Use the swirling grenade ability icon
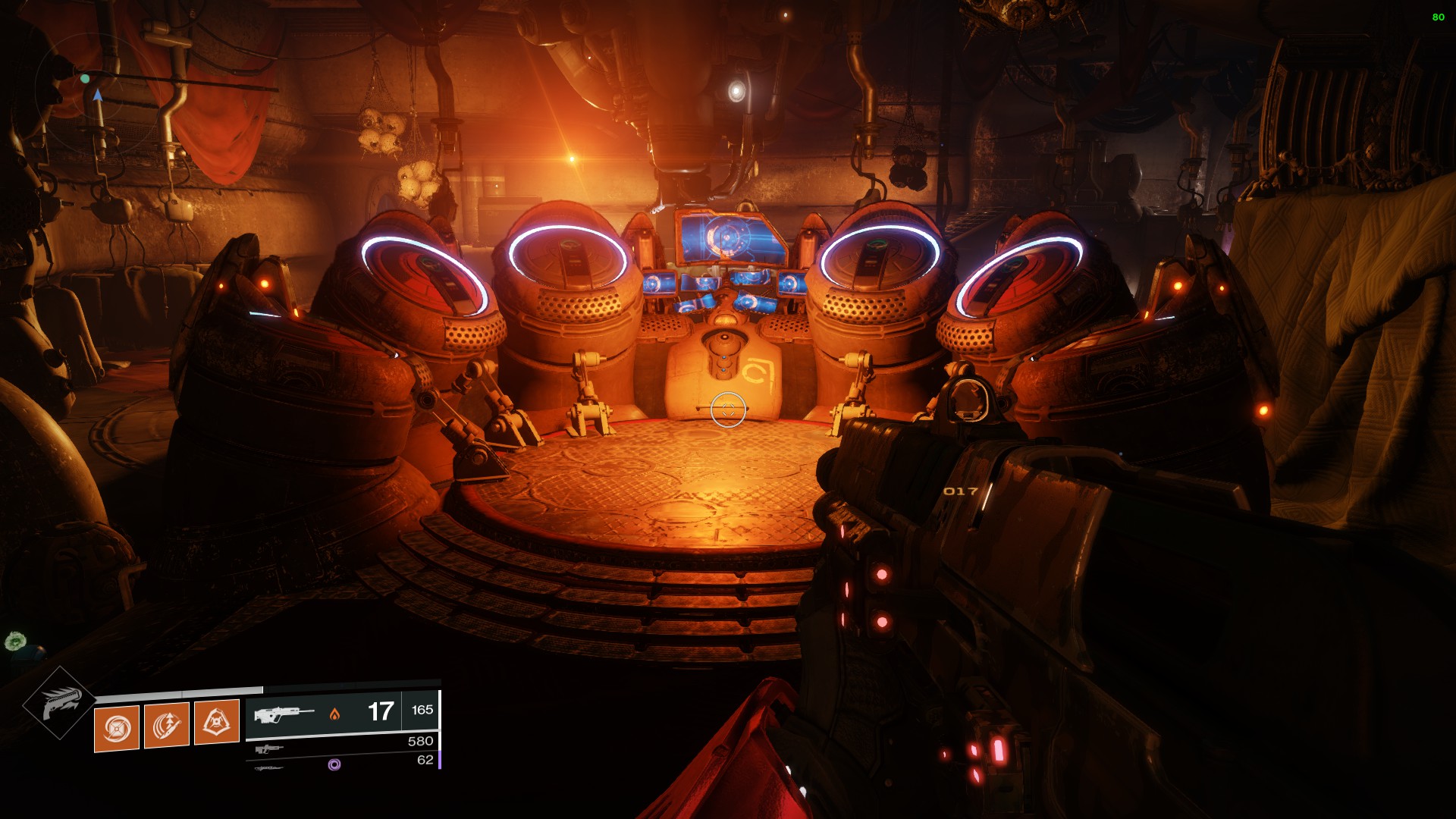 tap(117, 728)
